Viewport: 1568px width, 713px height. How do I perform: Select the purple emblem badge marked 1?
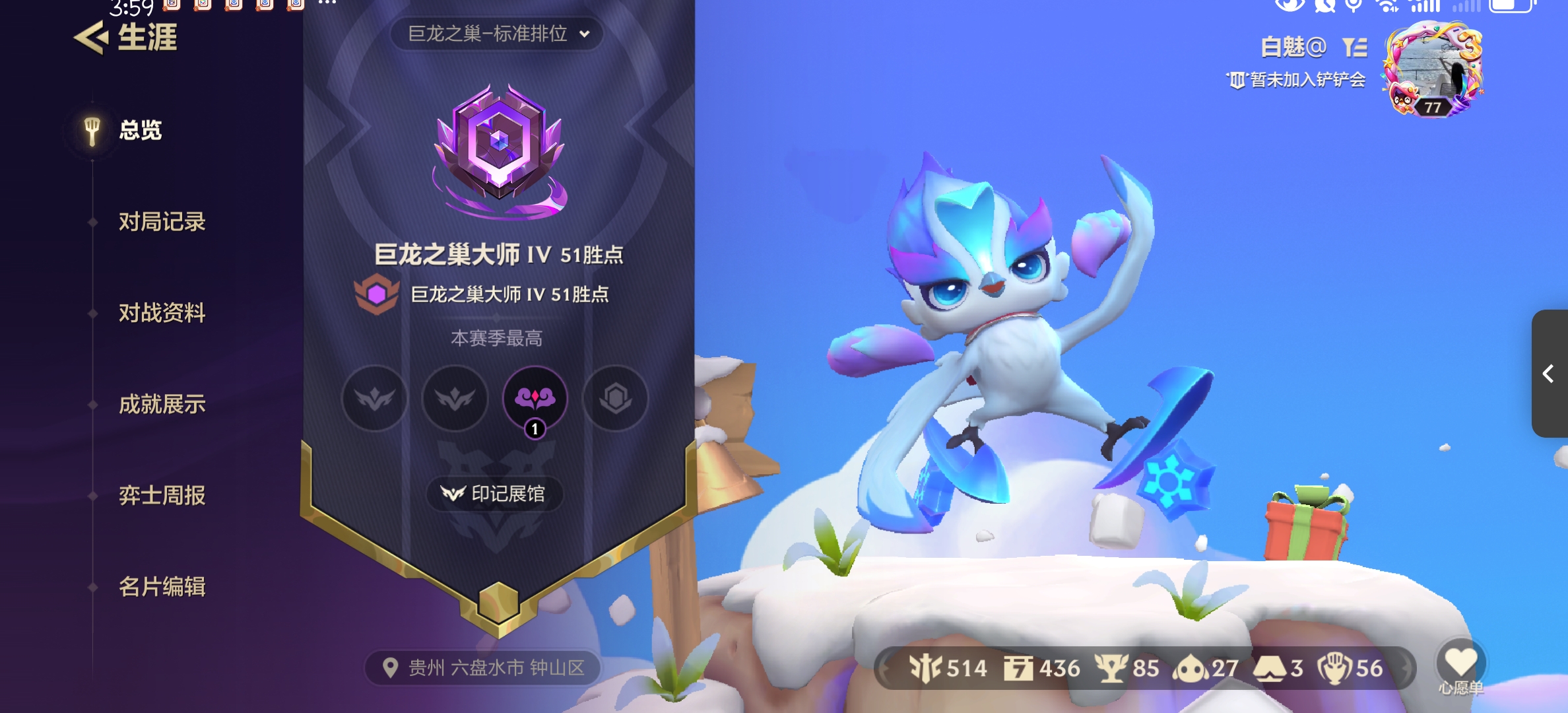(x=535, y=398)
